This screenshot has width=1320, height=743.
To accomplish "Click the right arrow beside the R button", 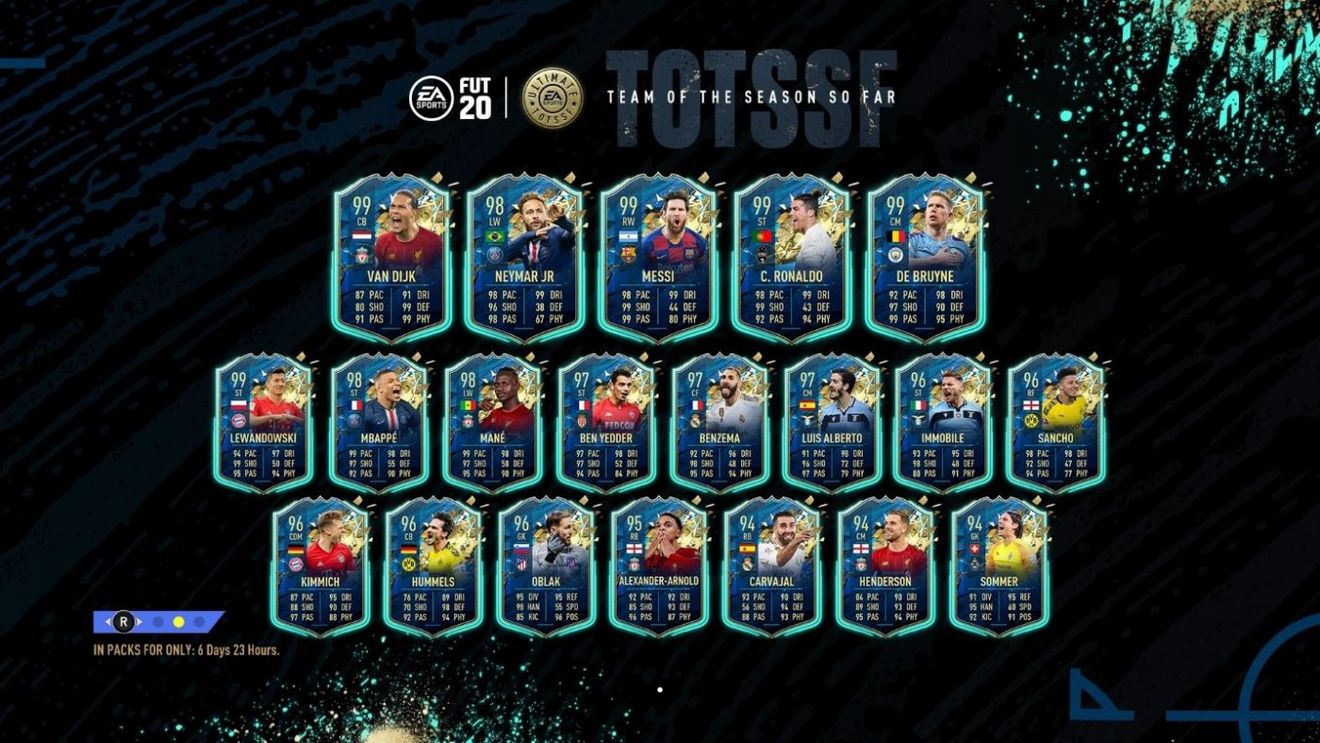I will (x=139, y=622).
